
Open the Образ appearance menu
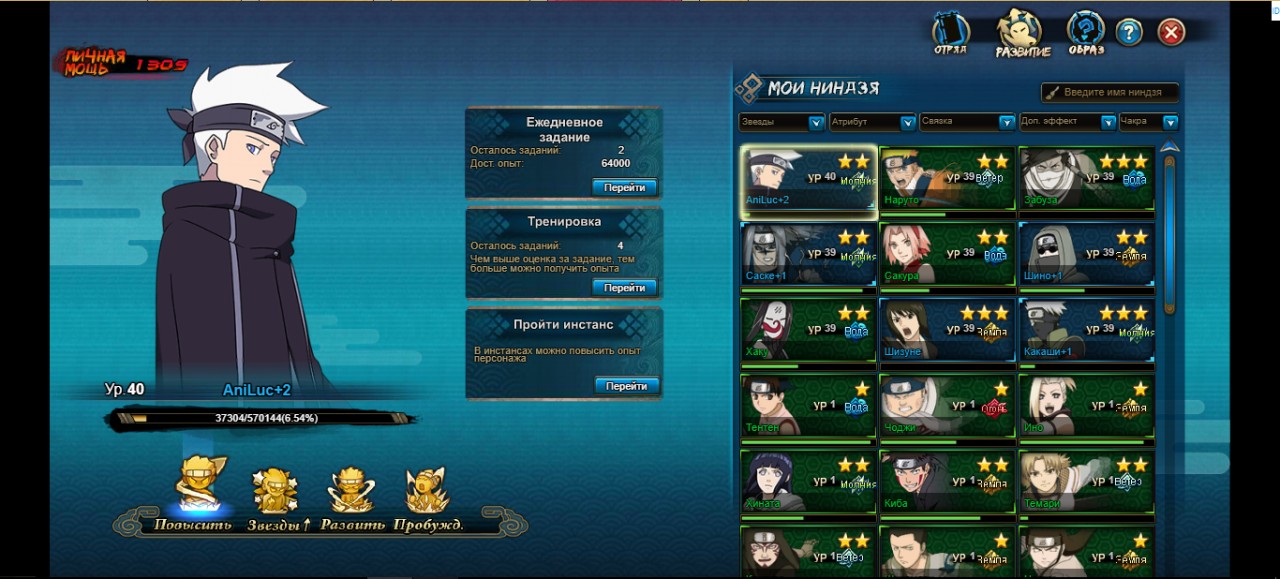coord(1085,33)
